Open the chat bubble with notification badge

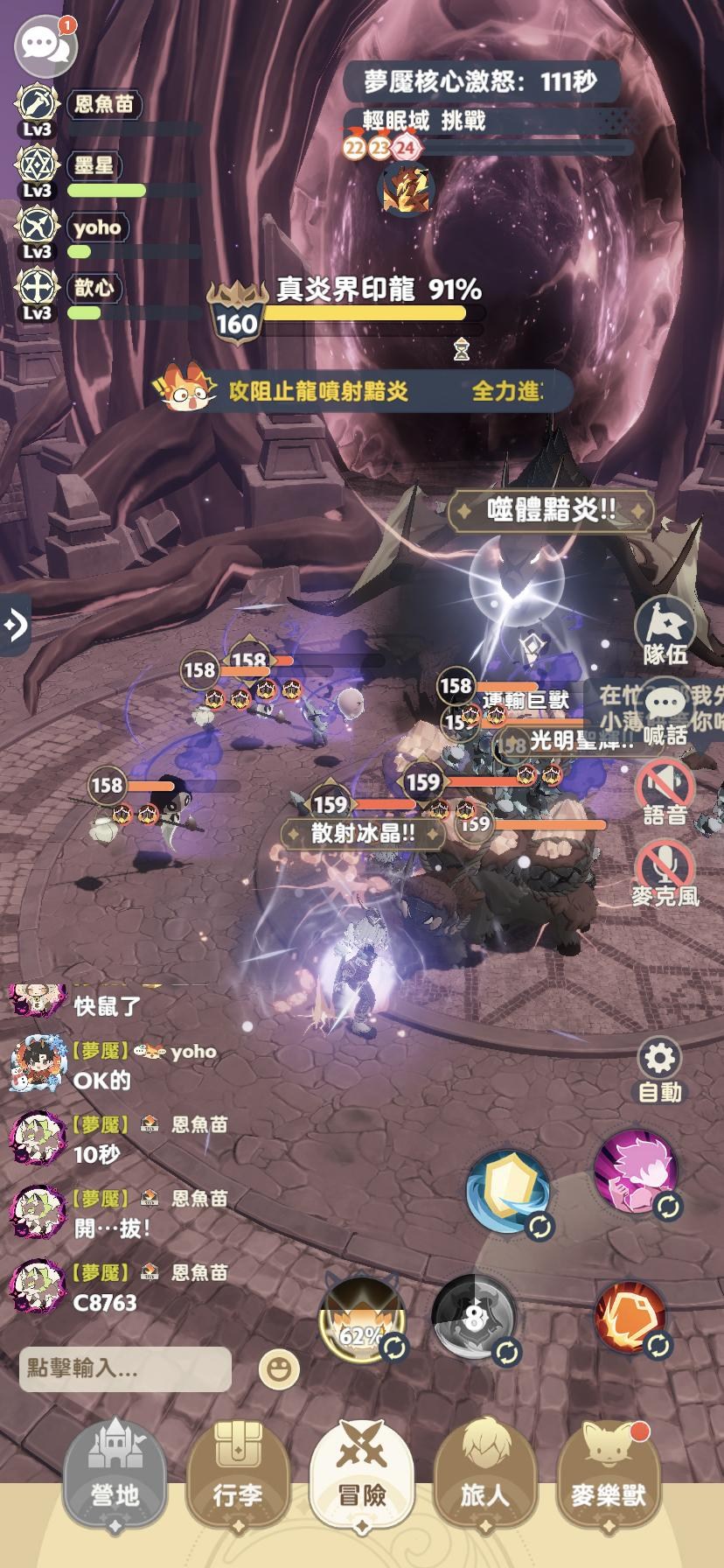[42, 44]
